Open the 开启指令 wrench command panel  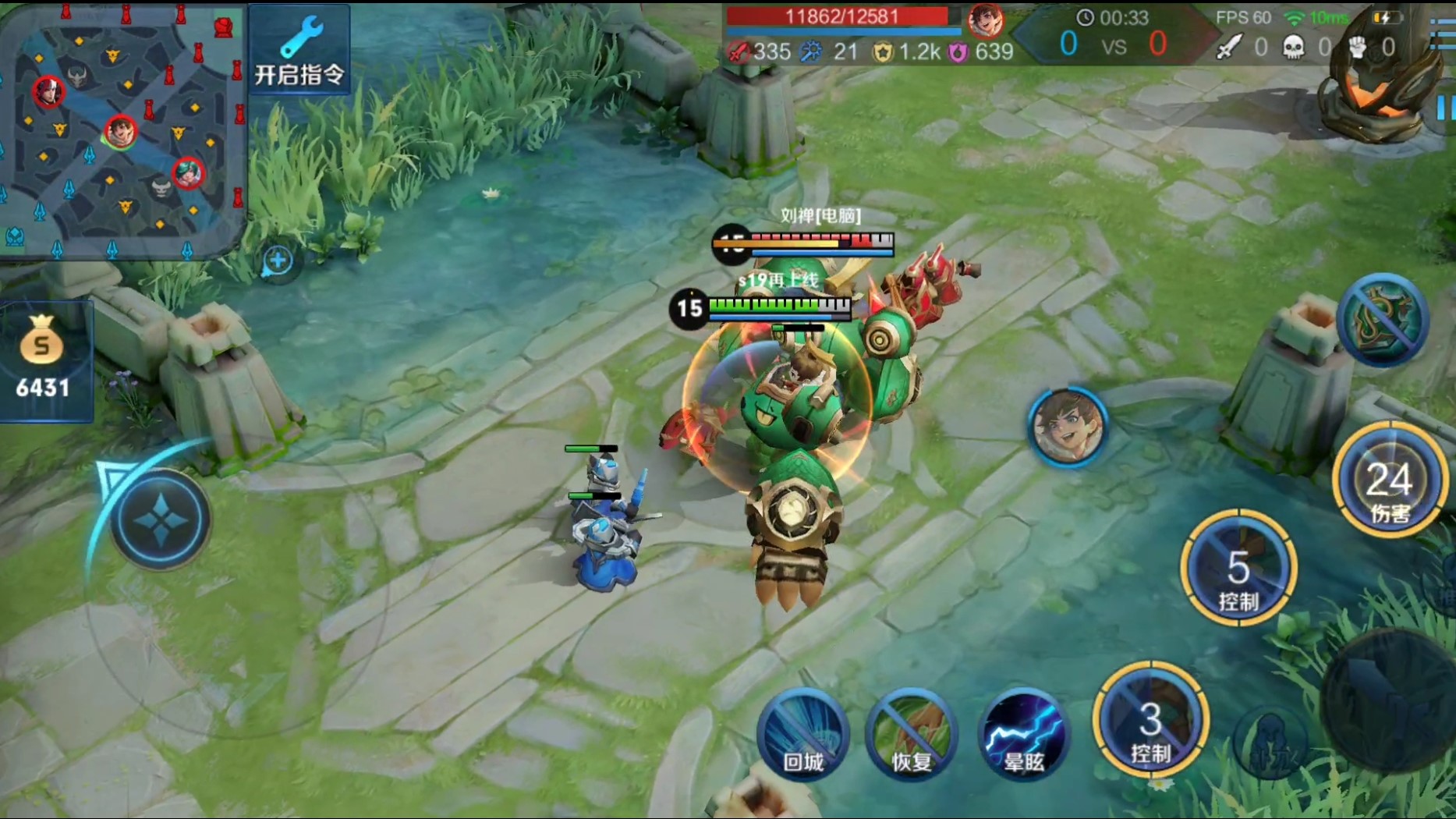click(x=299, y=50)
